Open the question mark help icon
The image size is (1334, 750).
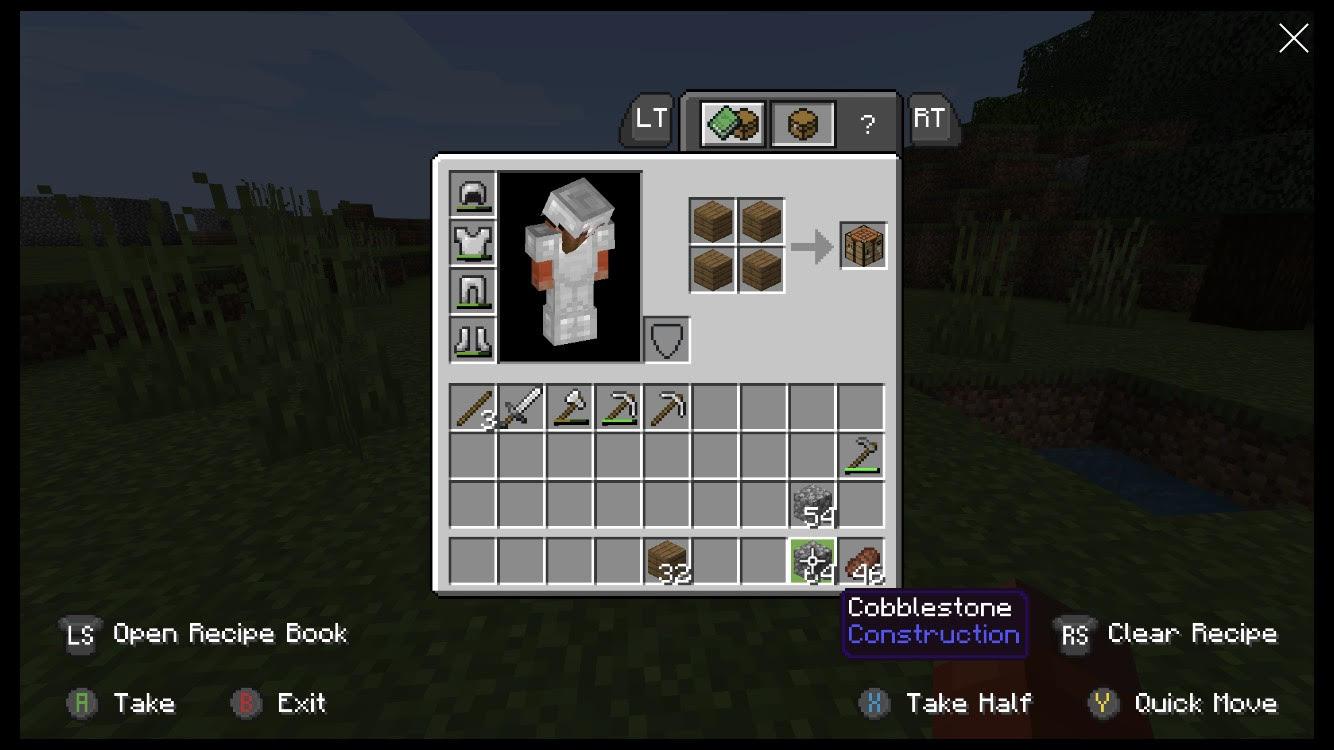coord(868,123)
